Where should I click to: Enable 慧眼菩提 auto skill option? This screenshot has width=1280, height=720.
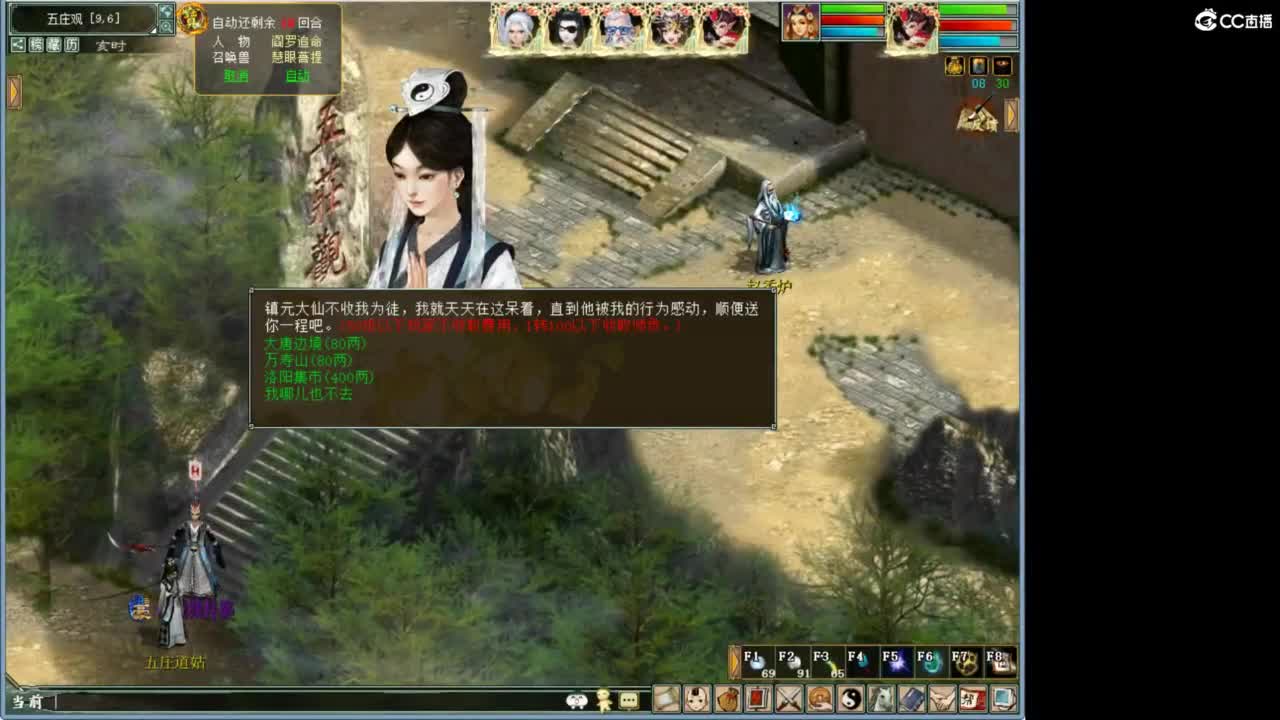click(x=296, y=57)
